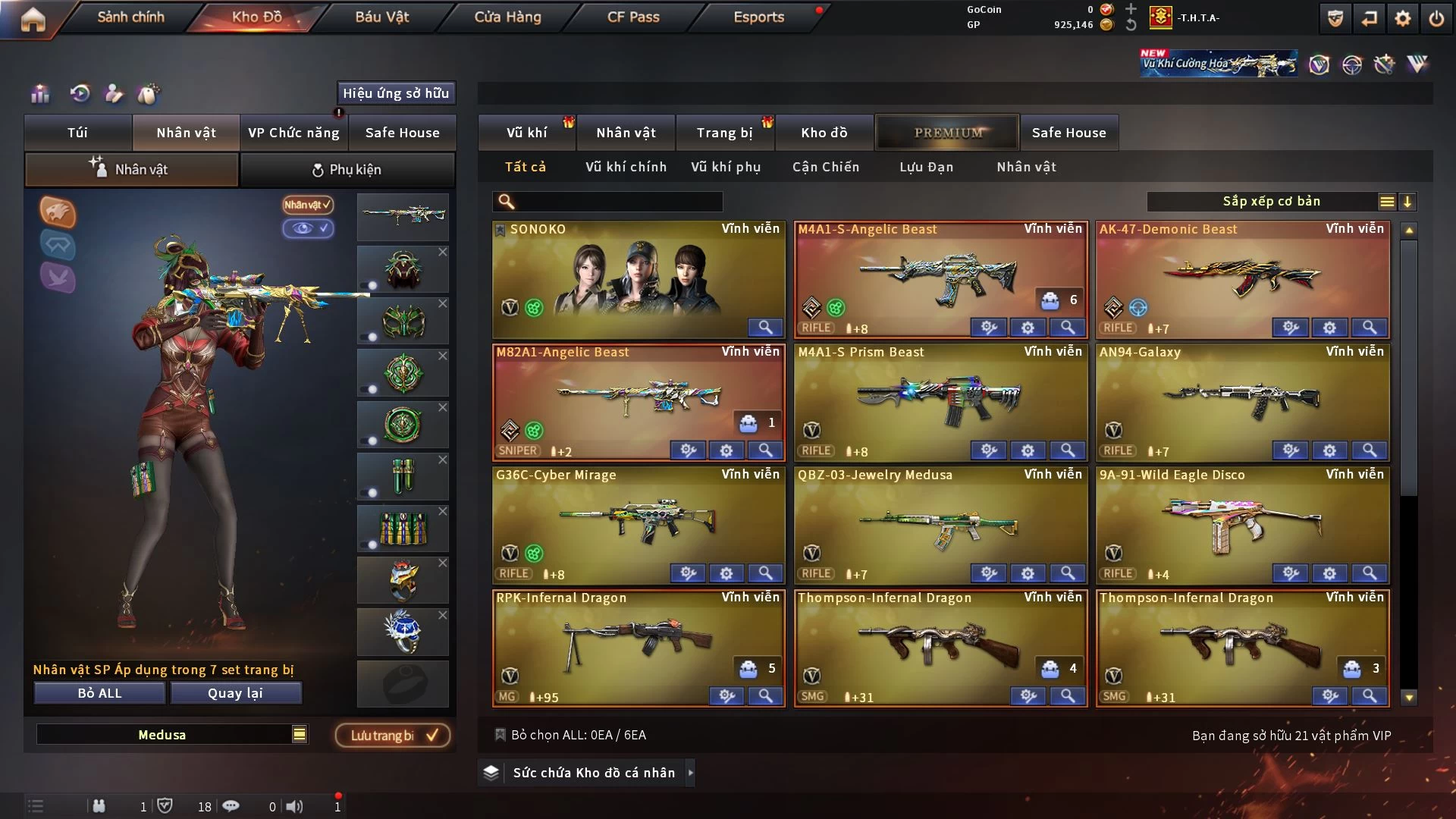The height and width of the screenshot is (819, 1456).
Task: Open the Hiệu ứng sở hữu button
Action: tap(396, 93)
